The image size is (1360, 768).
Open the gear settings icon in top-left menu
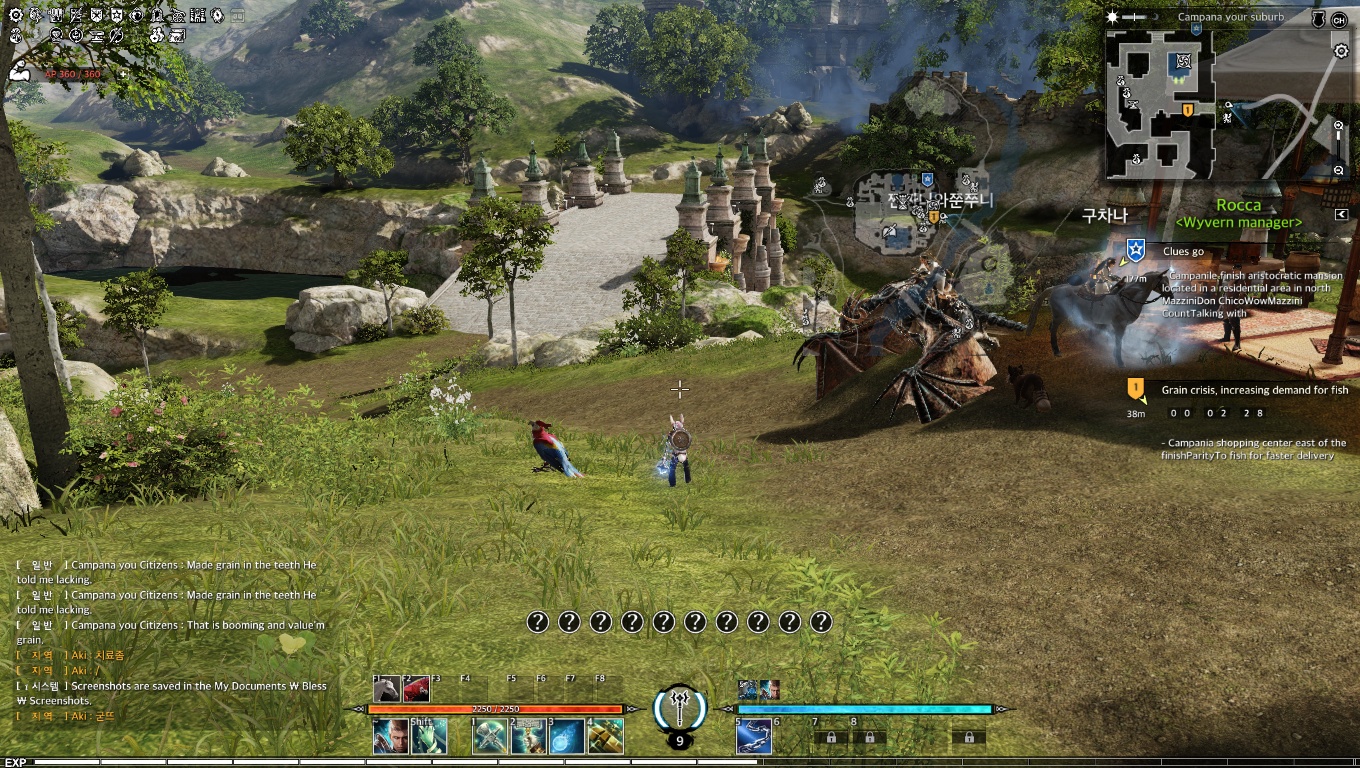15,15
